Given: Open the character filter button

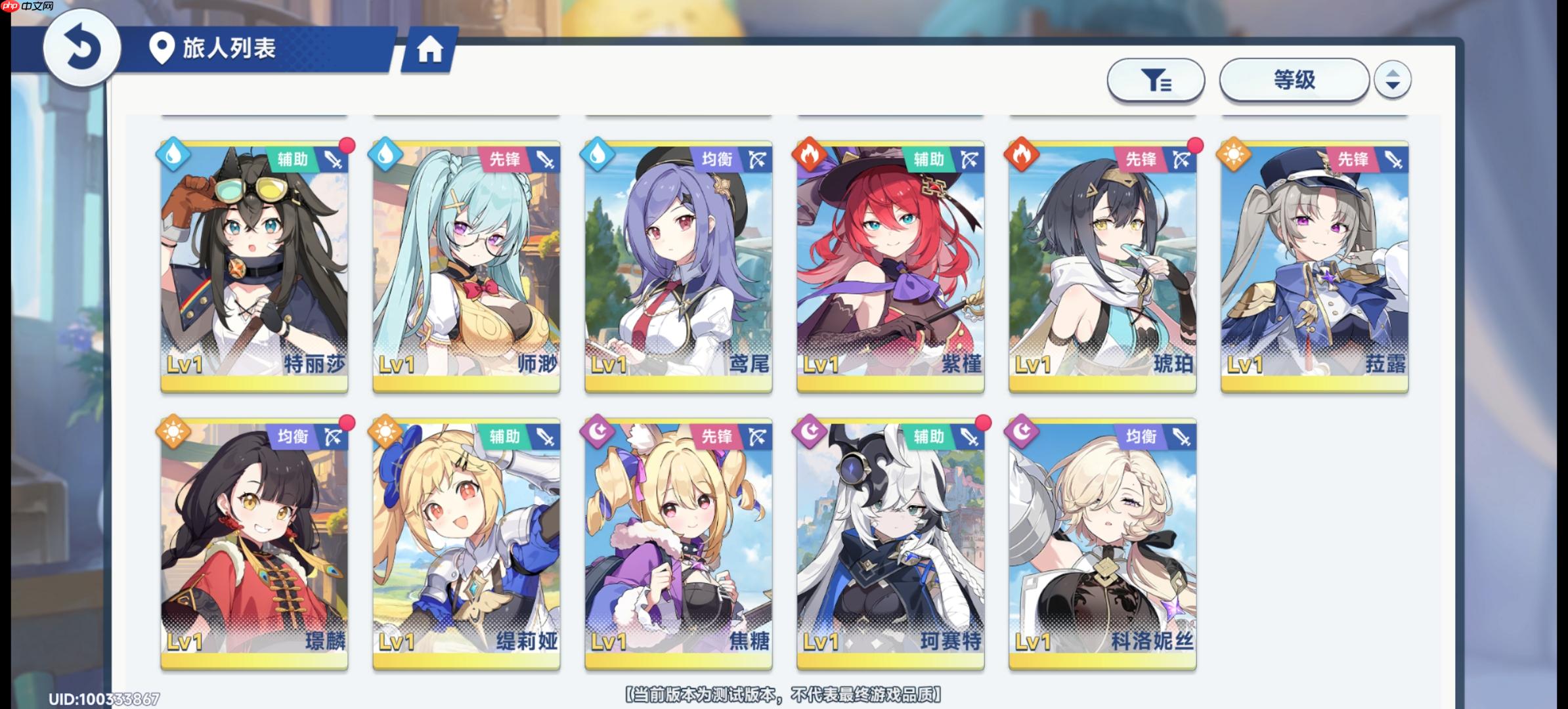Looking at the screenshot, I should pyautogui.click(x=1156, y=81).
